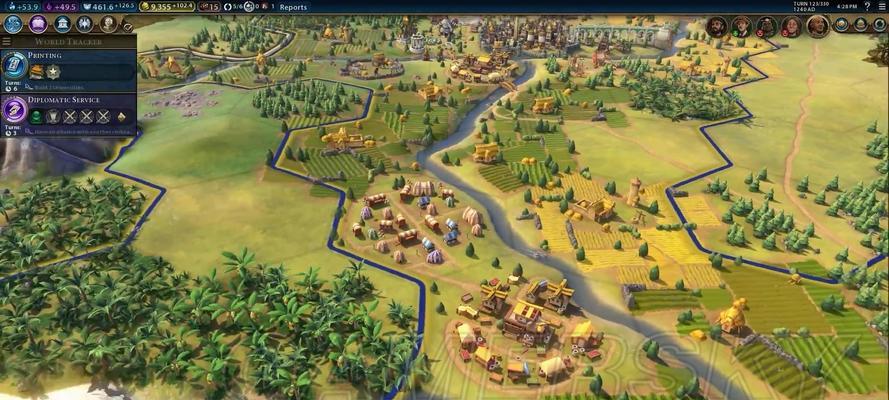Click the gold treasury readout in top bar

[x=163, y=7]
